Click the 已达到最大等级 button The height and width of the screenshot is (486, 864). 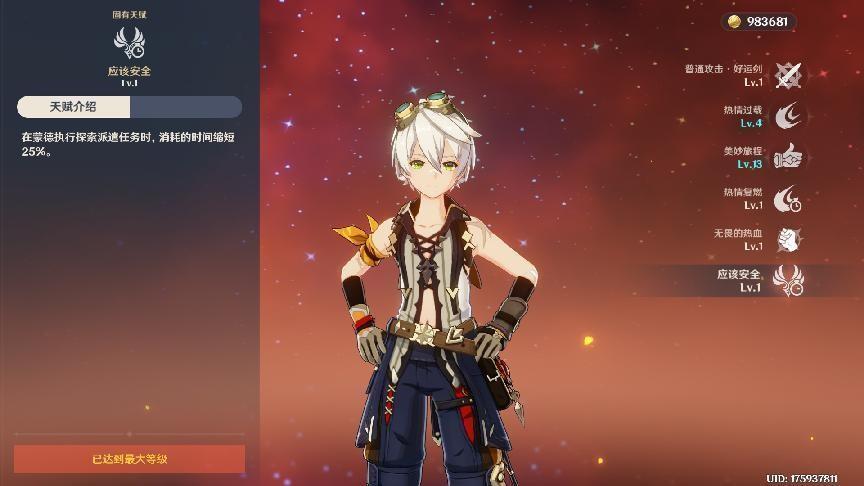coord(129,459)
